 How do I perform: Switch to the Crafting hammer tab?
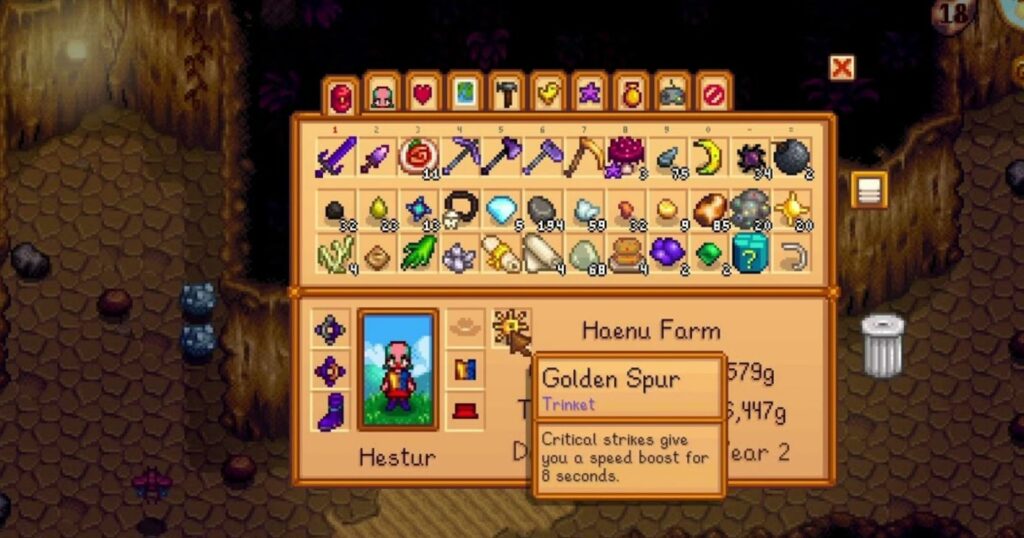click(x=506, y=95)
